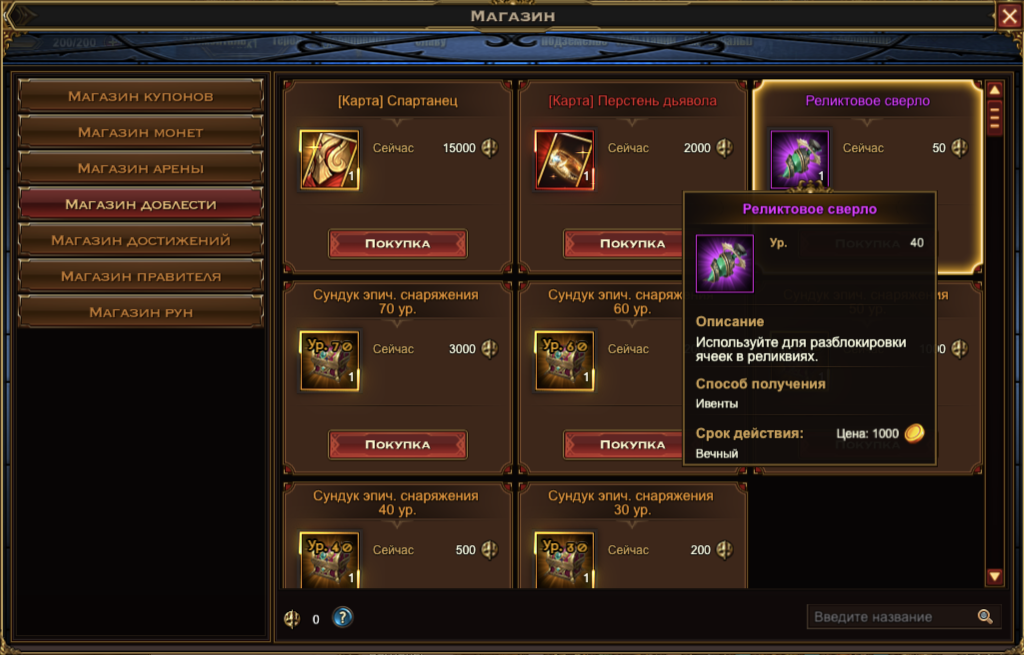Select the level 40 epic chest icon

[x=329, y=559]
